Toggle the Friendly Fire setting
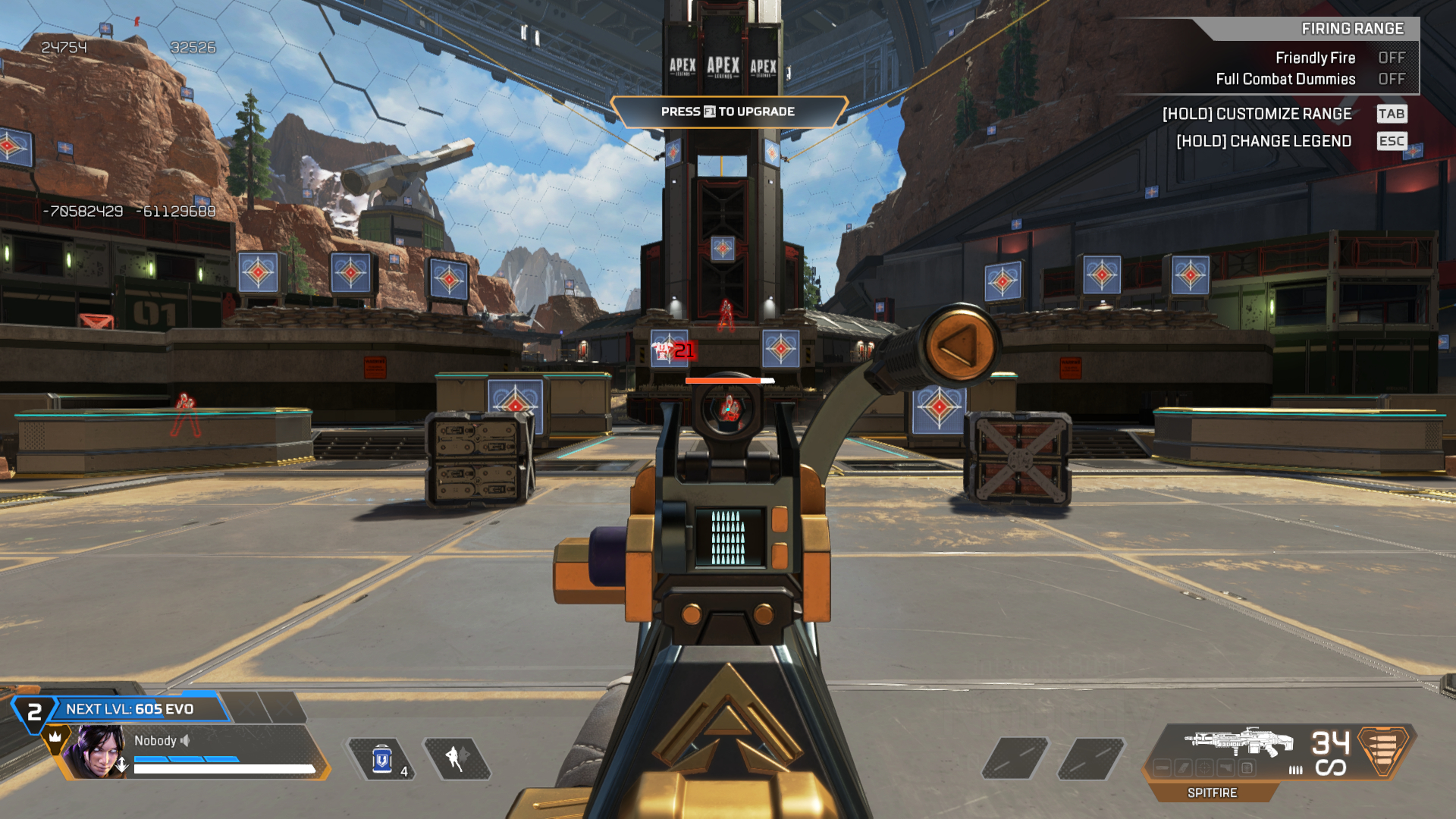The width and height of the screenshot is (1456, 819). pos(1391,58)
